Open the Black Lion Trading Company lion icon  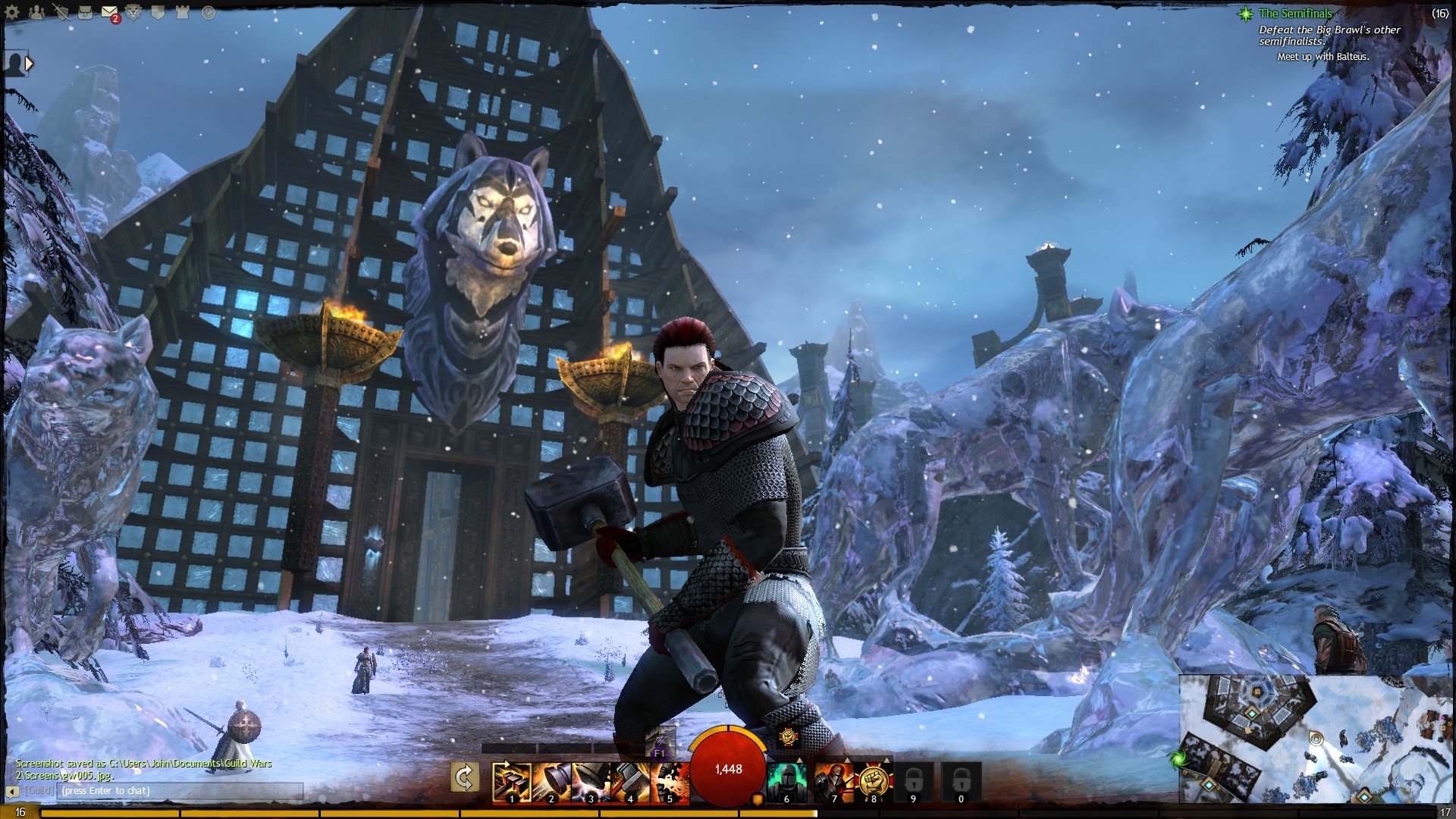pos(133,12)
